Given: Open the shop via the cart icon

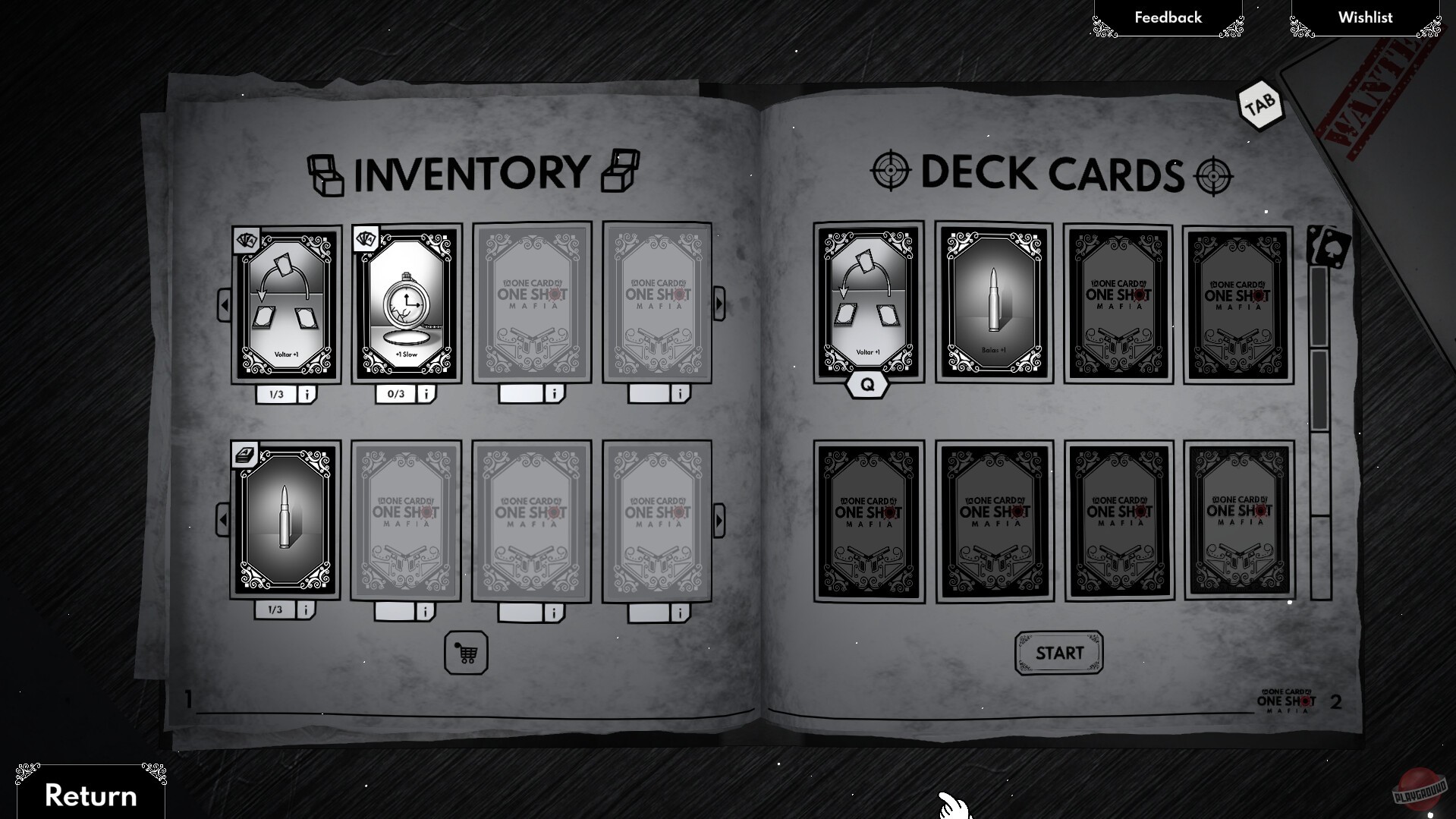Looking at the screenshot, I should 465,654.
